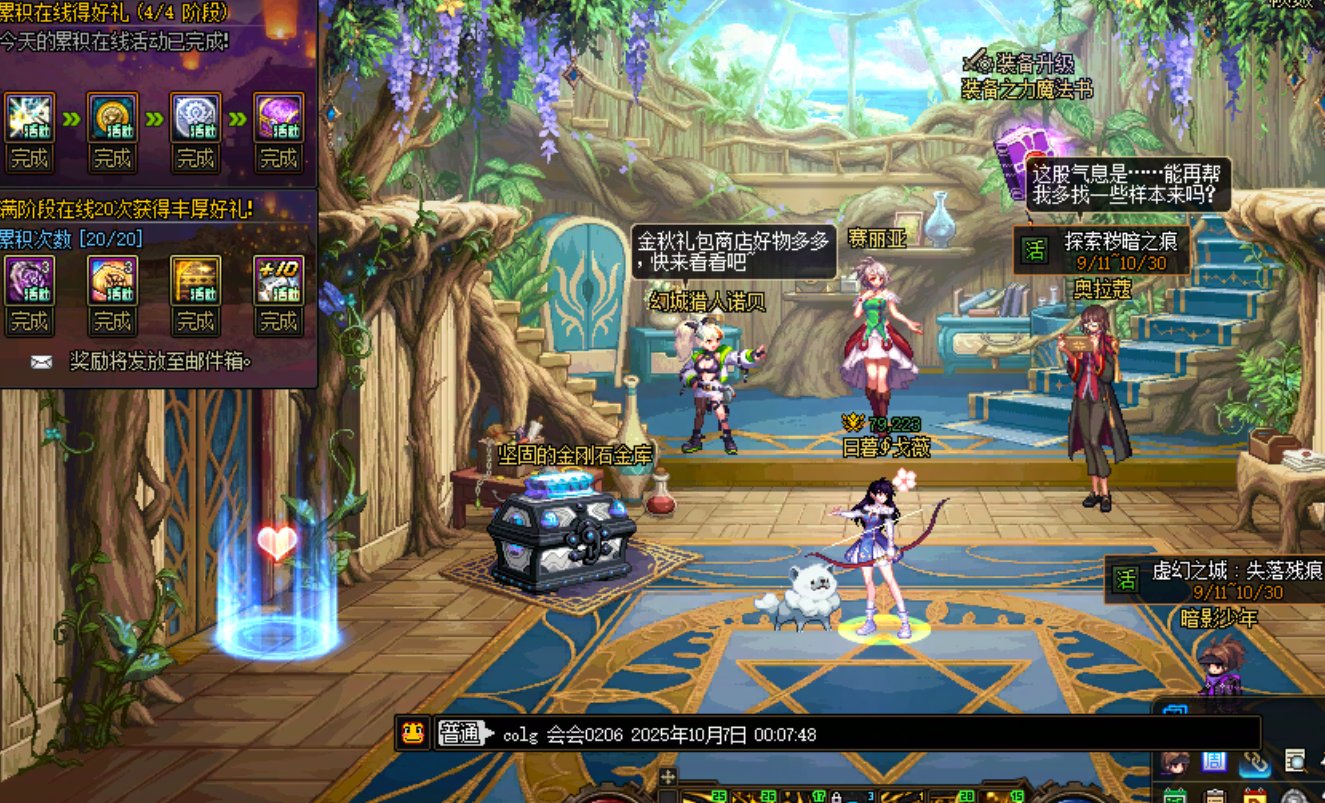
Task: Open the chain link menu icon
Action: (1254, 761)
